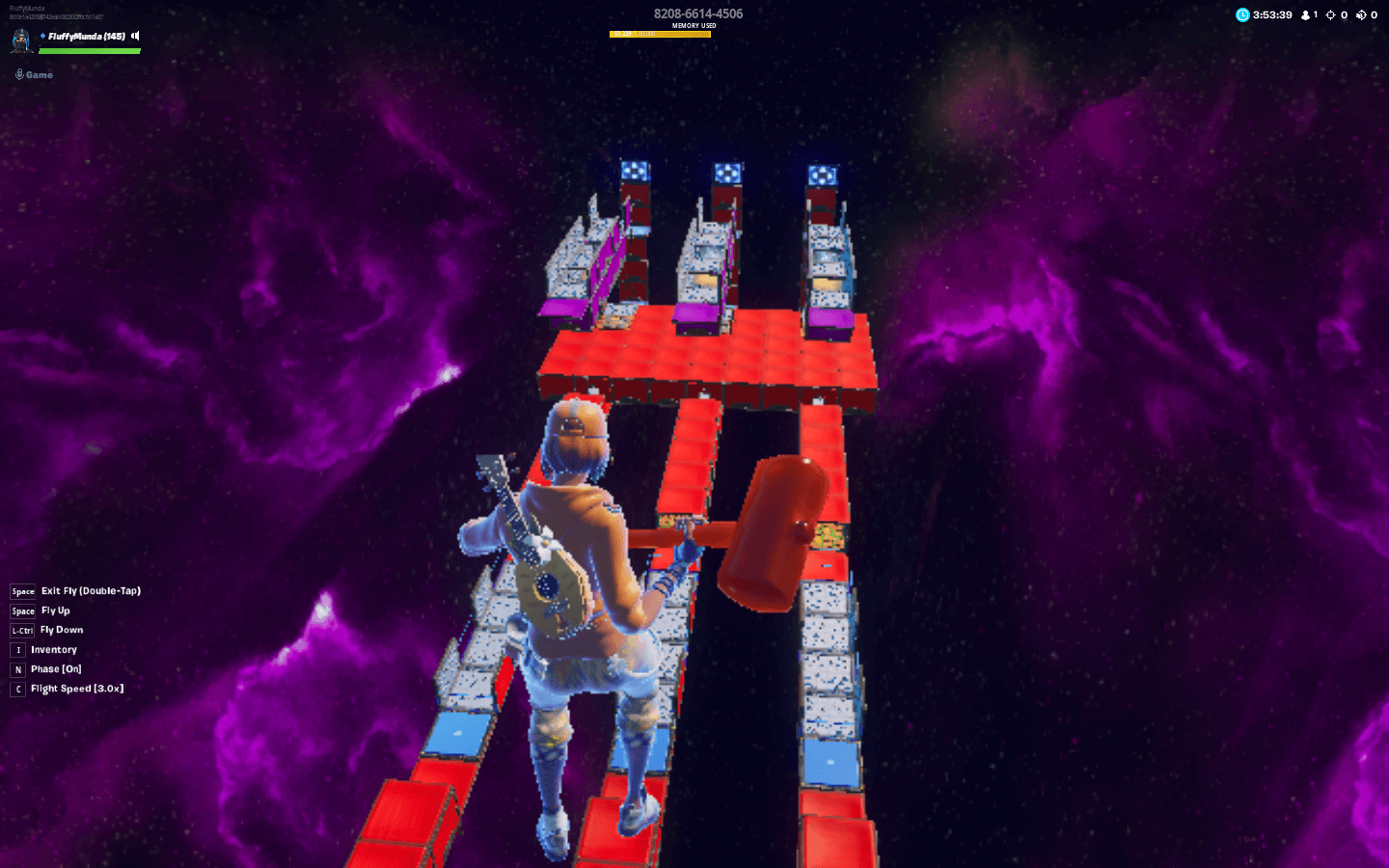Click the rightmost elimination counter icon
The height and width of the screenshot is (868, 1389).
pos(1362,14)
